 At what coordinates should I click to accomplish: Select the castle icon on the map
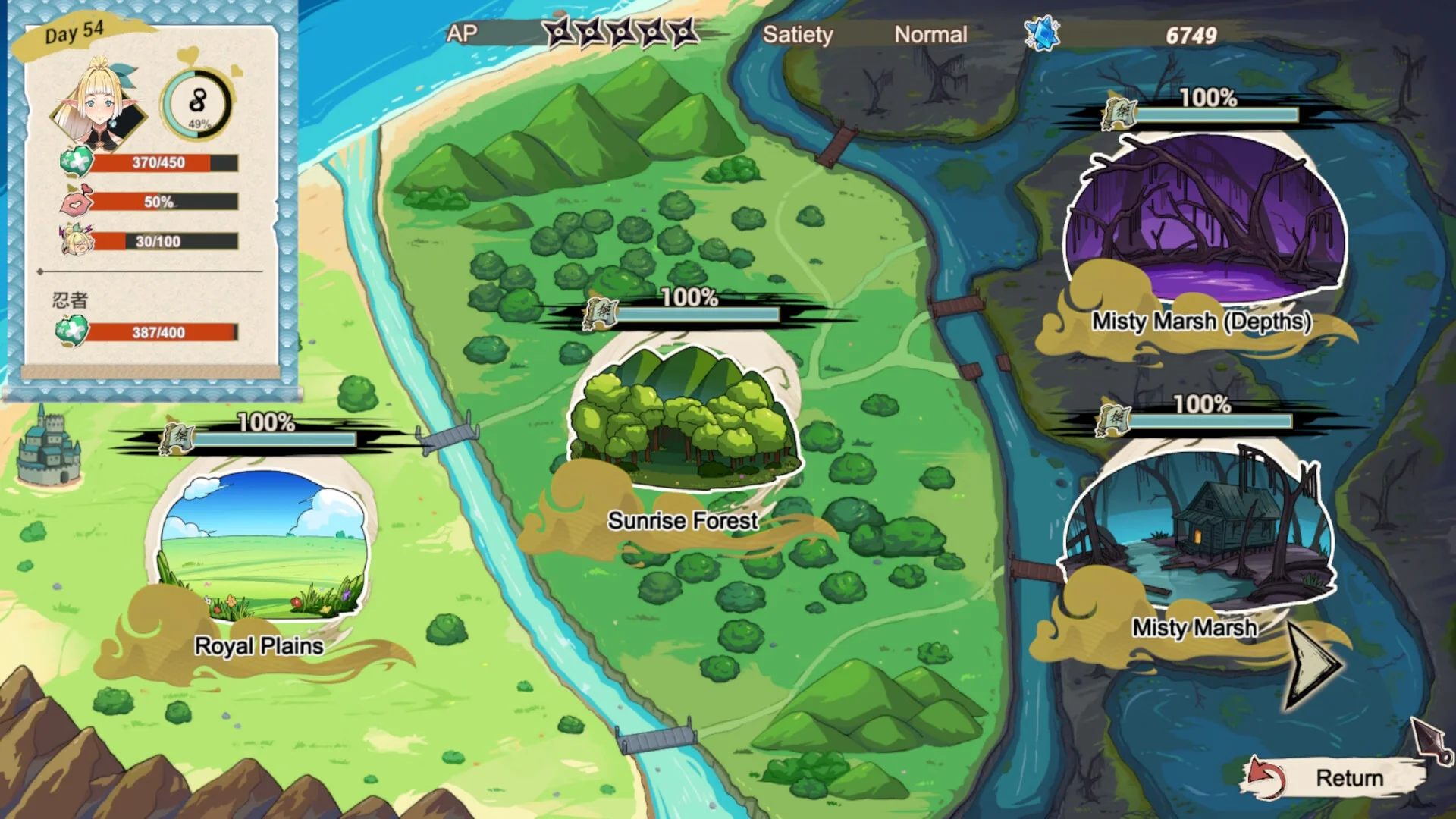pos(49,447)
